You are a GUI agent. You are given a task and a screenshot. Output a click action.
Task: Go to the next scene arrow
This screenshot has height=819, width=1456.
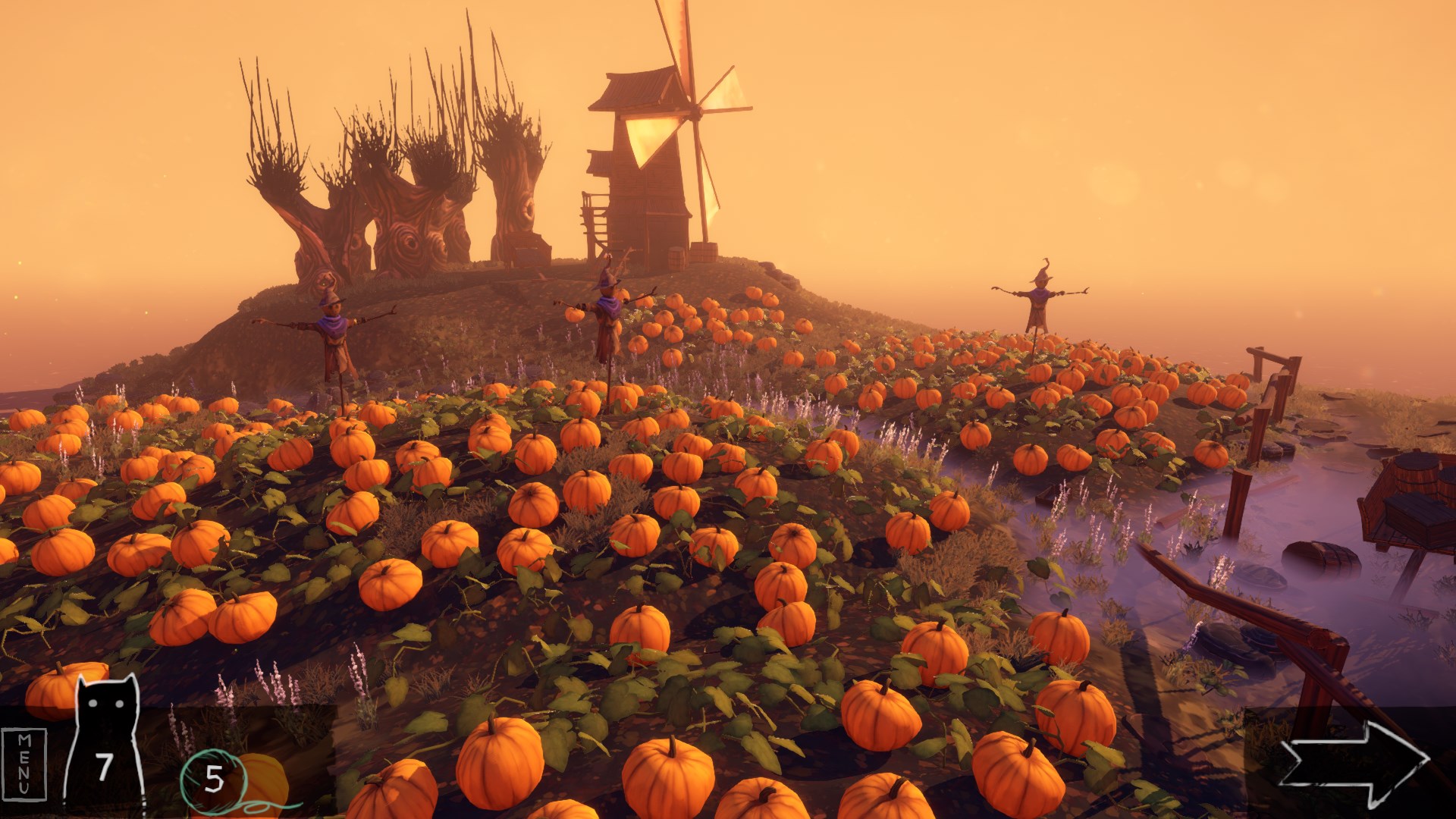pos(1354,761)
